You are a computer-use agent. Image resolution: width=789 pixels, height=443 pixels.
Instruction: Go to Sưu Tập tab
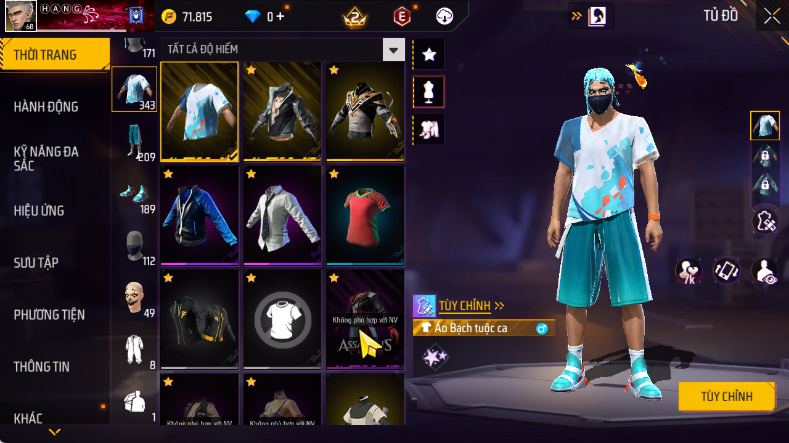36,262
